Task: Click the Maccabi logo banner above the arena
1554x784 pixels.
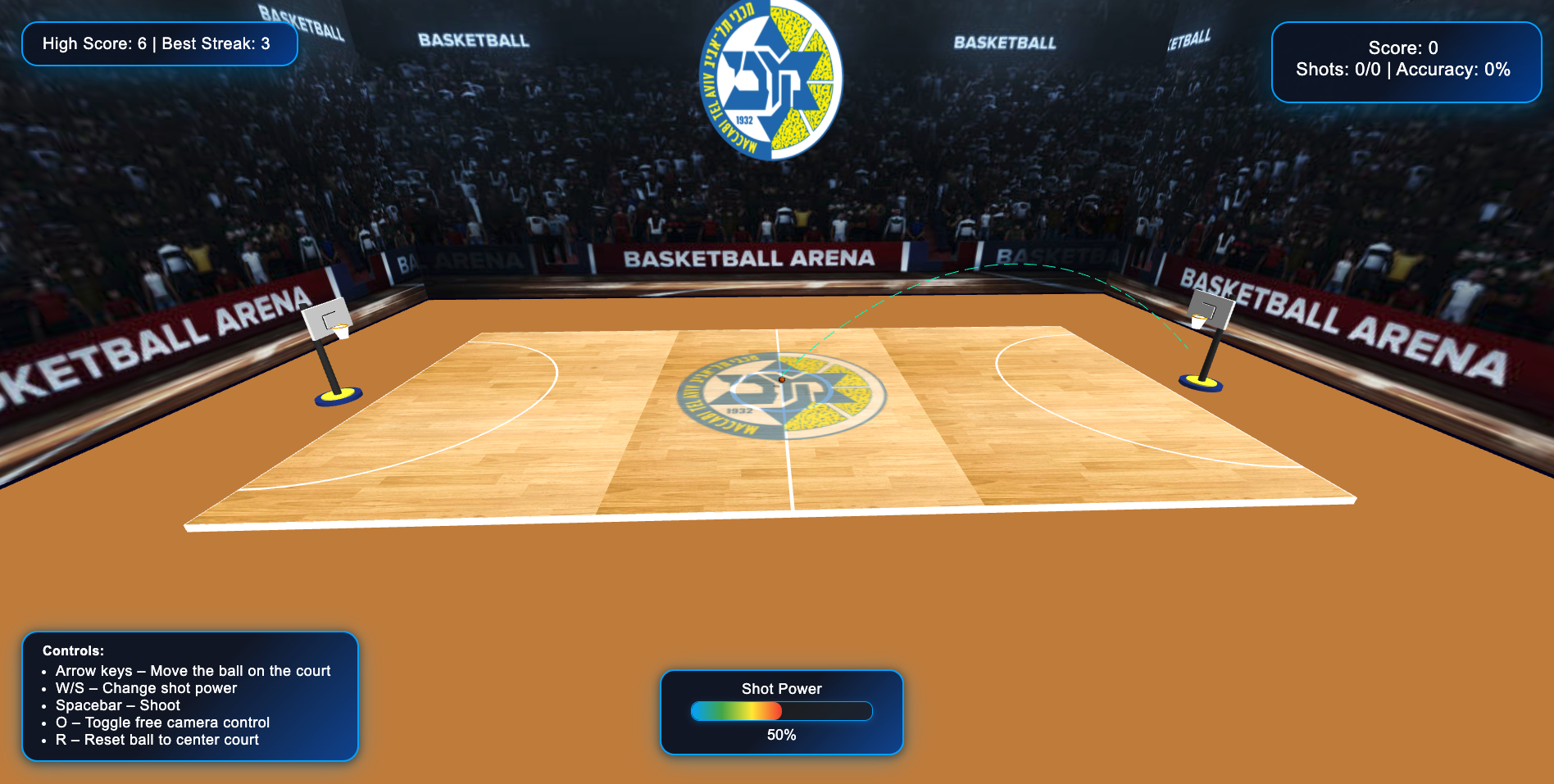Action: click(770, 78)
